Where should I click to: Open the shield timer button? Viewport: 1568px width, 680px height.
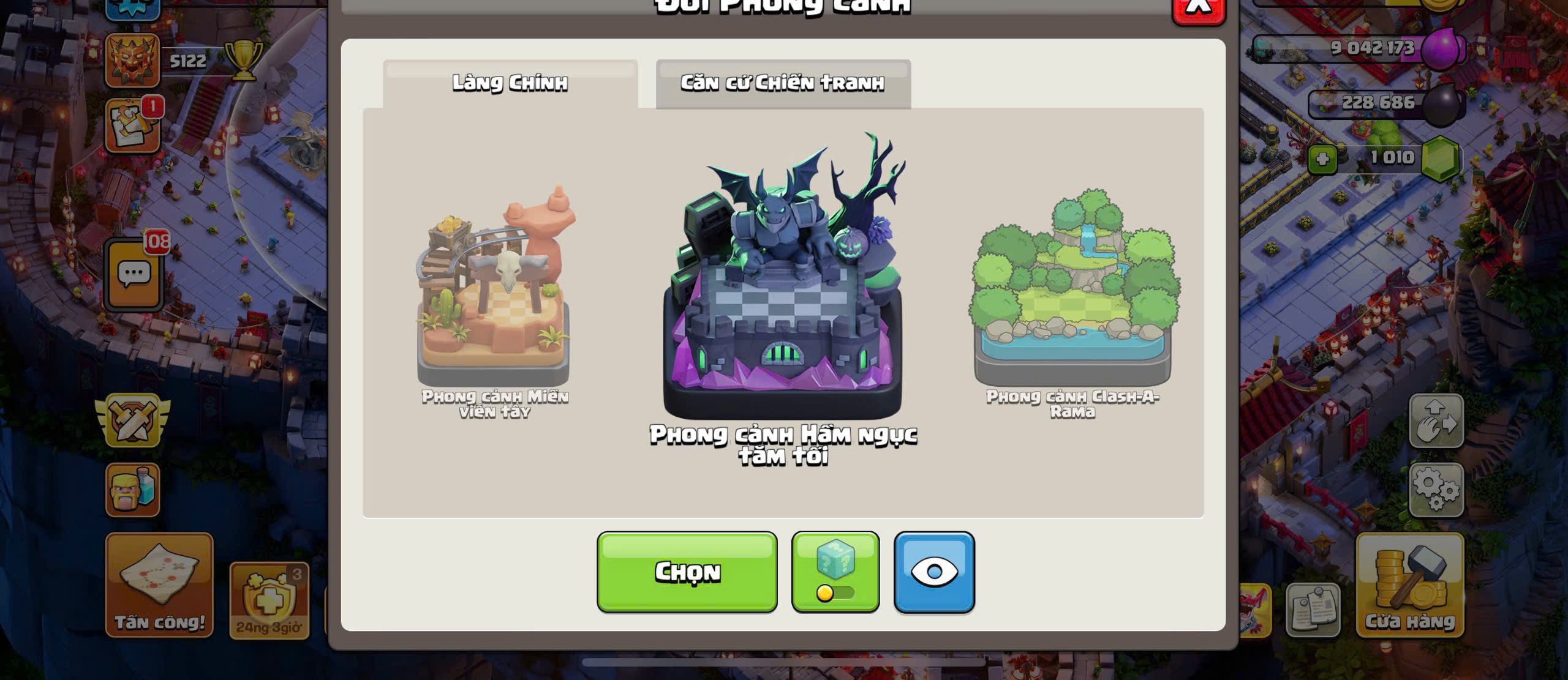[x=269, y=601]
